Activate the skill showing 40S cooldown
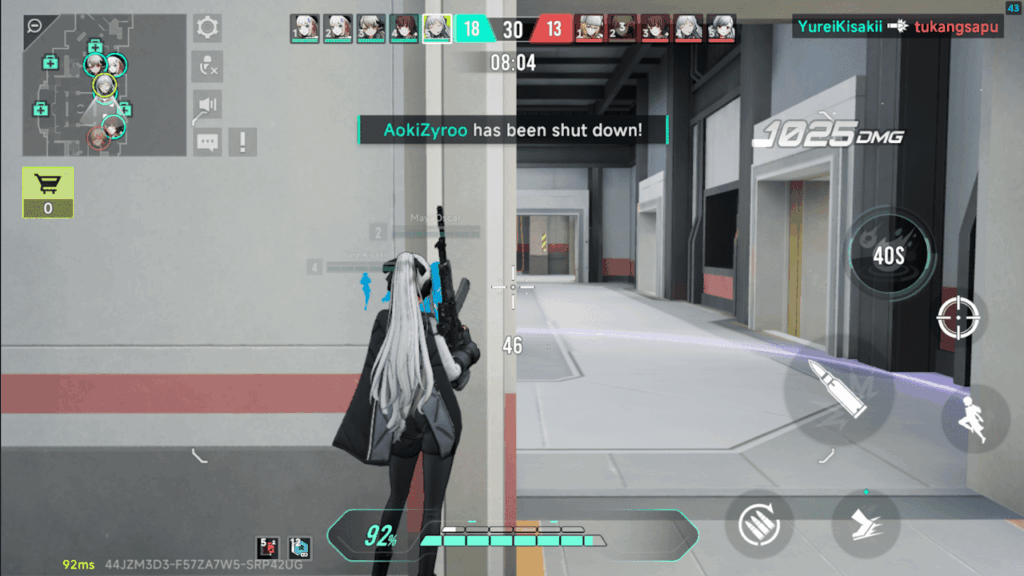The image size is (1024, 576). (x=888, y=255)
